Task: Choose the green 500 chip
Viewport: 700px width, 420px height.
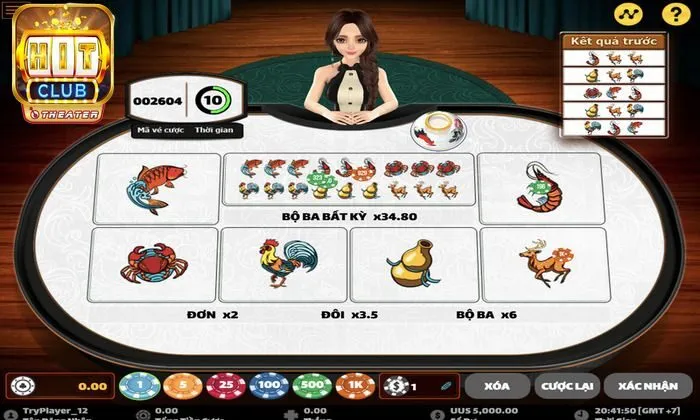Action: (x=309, y=386)
